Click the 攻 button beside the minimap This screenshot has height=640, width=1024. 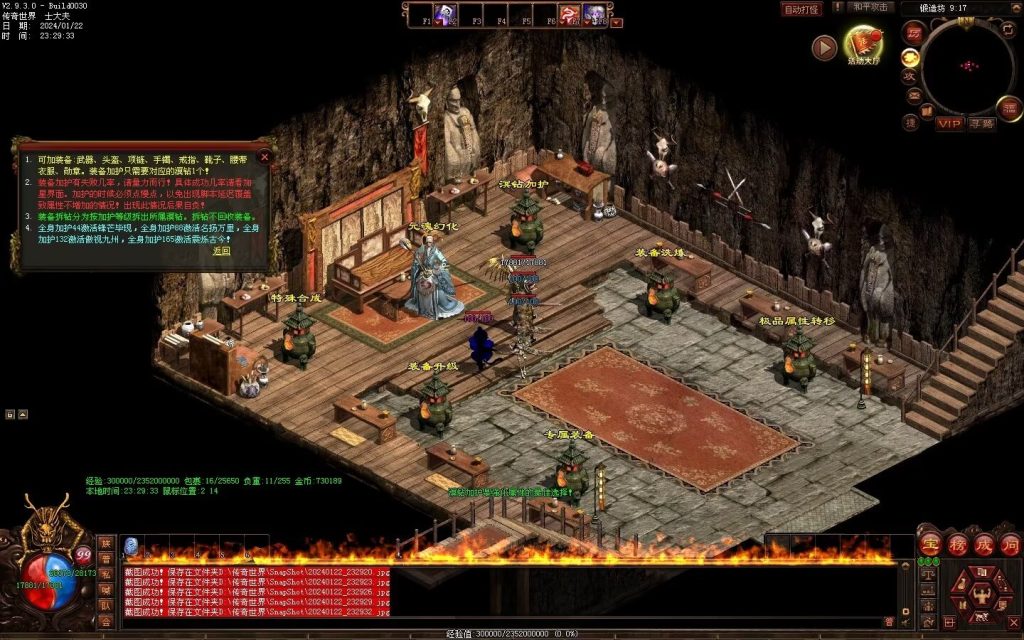(x=909, y=76)
